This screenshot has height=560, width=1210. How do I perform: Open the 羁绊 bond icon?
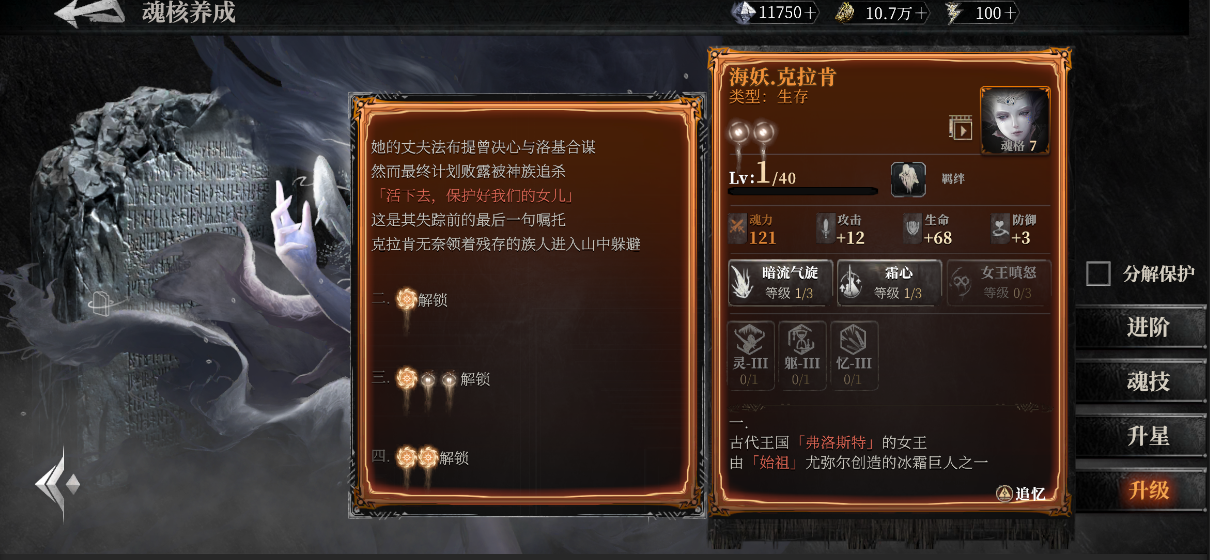pyautogui.click(x=908, y=179)
